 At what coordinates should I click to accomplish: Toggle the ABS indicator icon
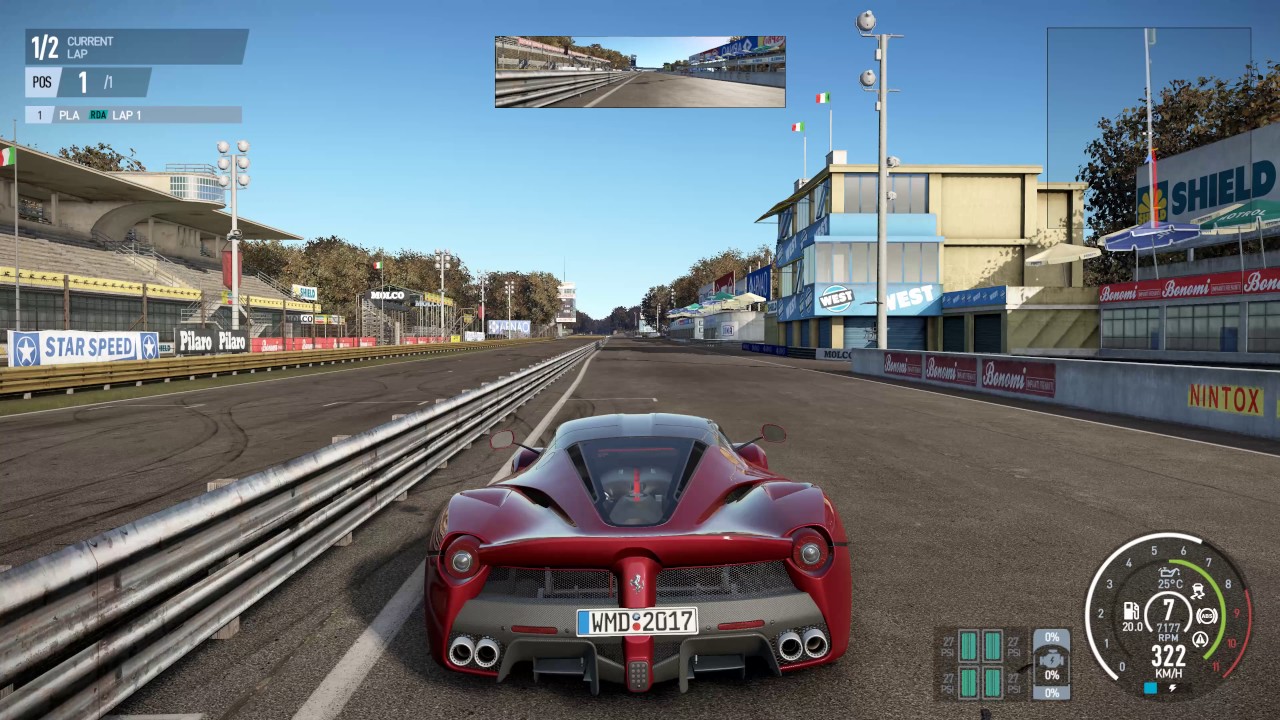[x=1206, y=615]
